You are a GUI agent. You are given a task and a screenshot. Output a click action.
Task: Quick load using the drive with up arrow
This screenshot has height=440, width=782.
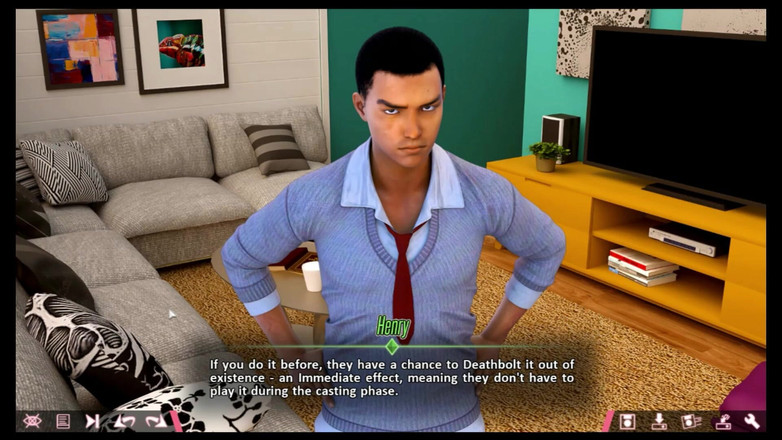click(722, 421)
